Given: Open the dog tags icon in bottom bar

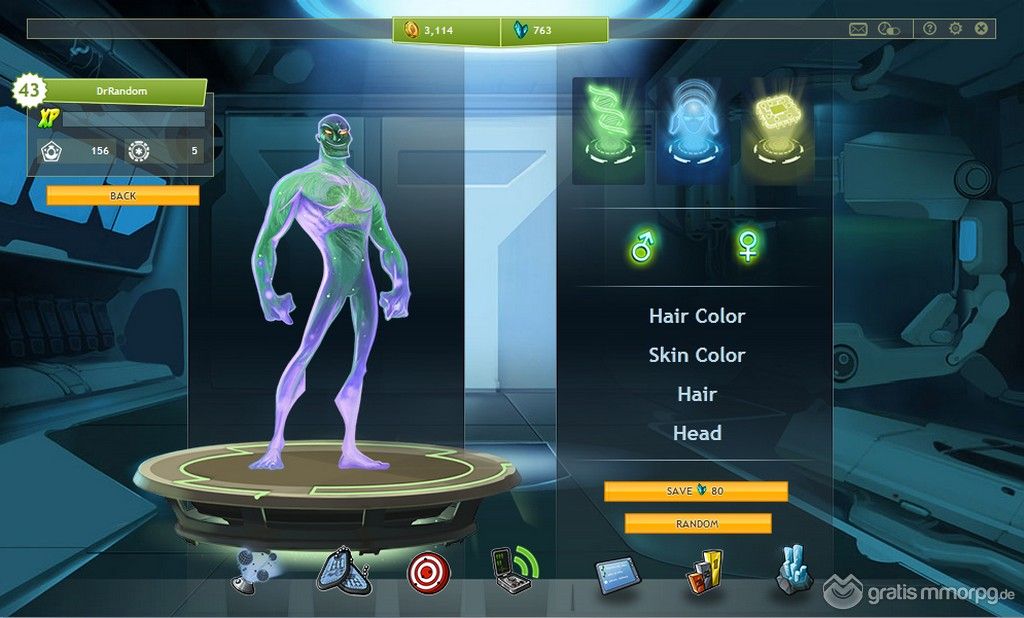Looking at the screenshot, I should [343, 572].
